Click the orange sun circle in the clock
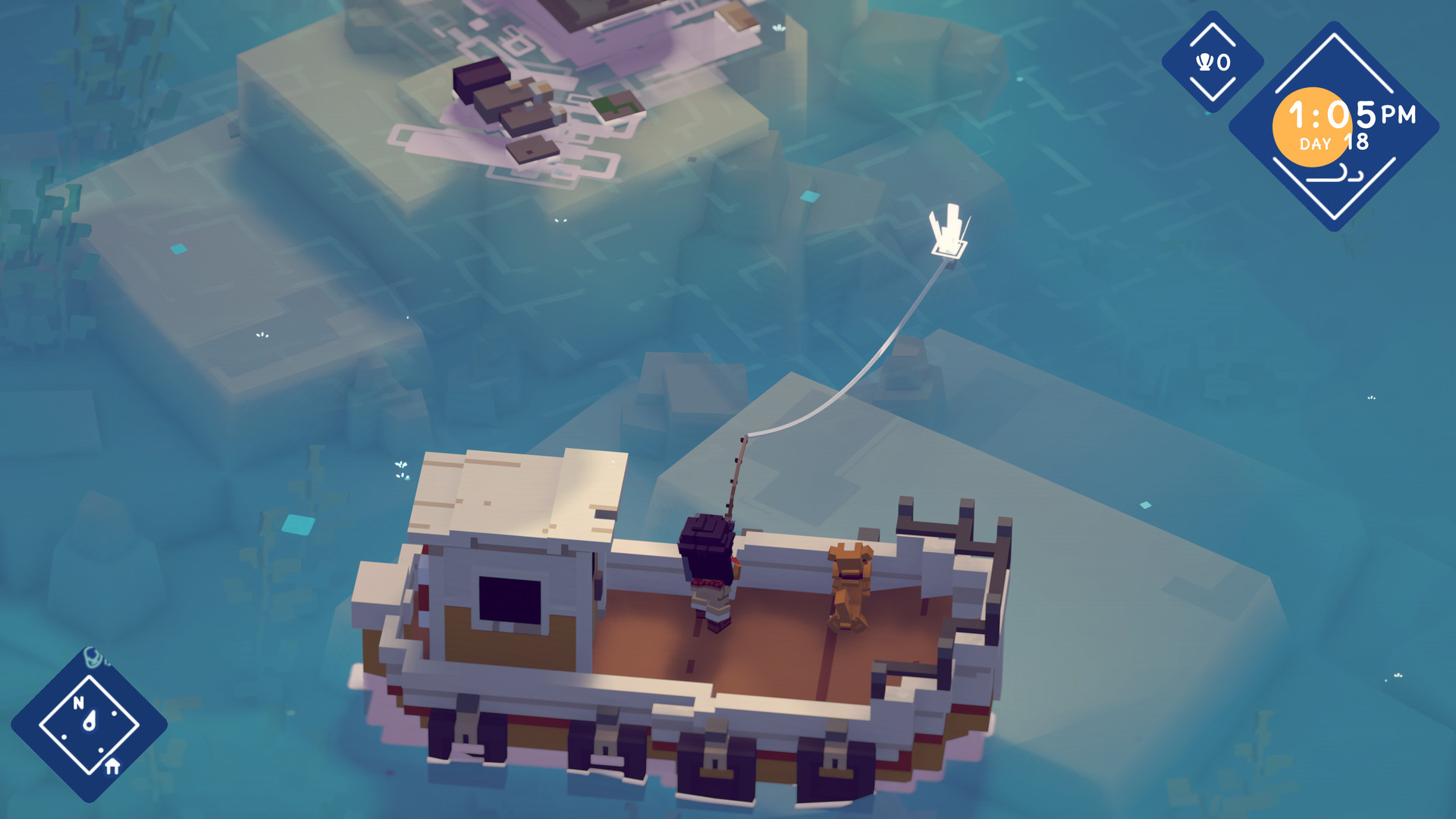The height and width of the screenshot is (819, 1456). coord(1314,125)
